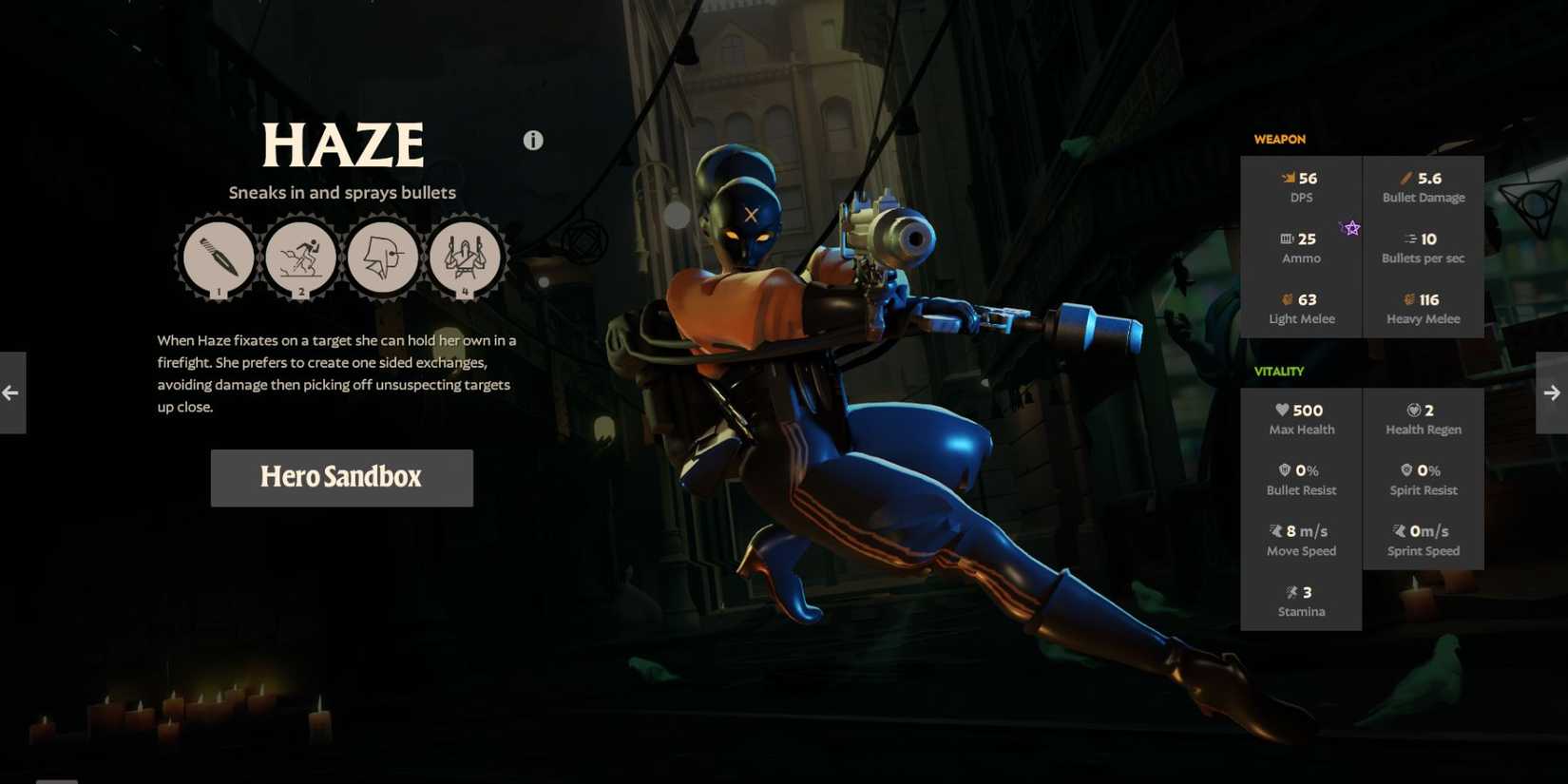Click the DPS stat icon
This screenshot has height=784, width=1568.
[x=1288, y=177]
